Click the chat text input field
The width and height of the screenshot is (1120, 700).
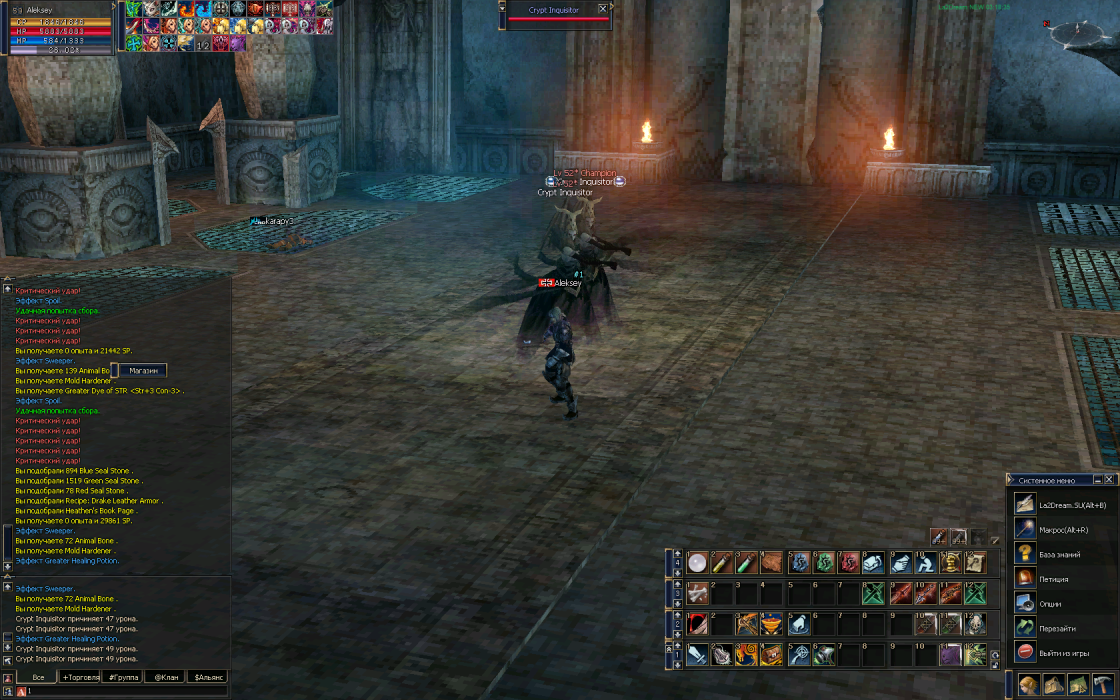point(120,691)
